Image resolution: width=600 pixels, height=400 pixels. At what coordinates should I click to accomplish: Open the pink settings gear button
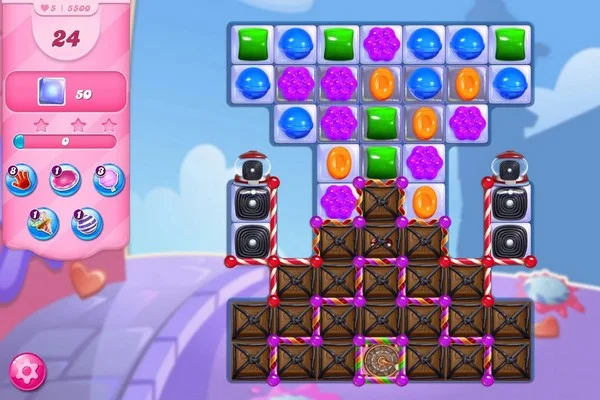click(27, 371)
